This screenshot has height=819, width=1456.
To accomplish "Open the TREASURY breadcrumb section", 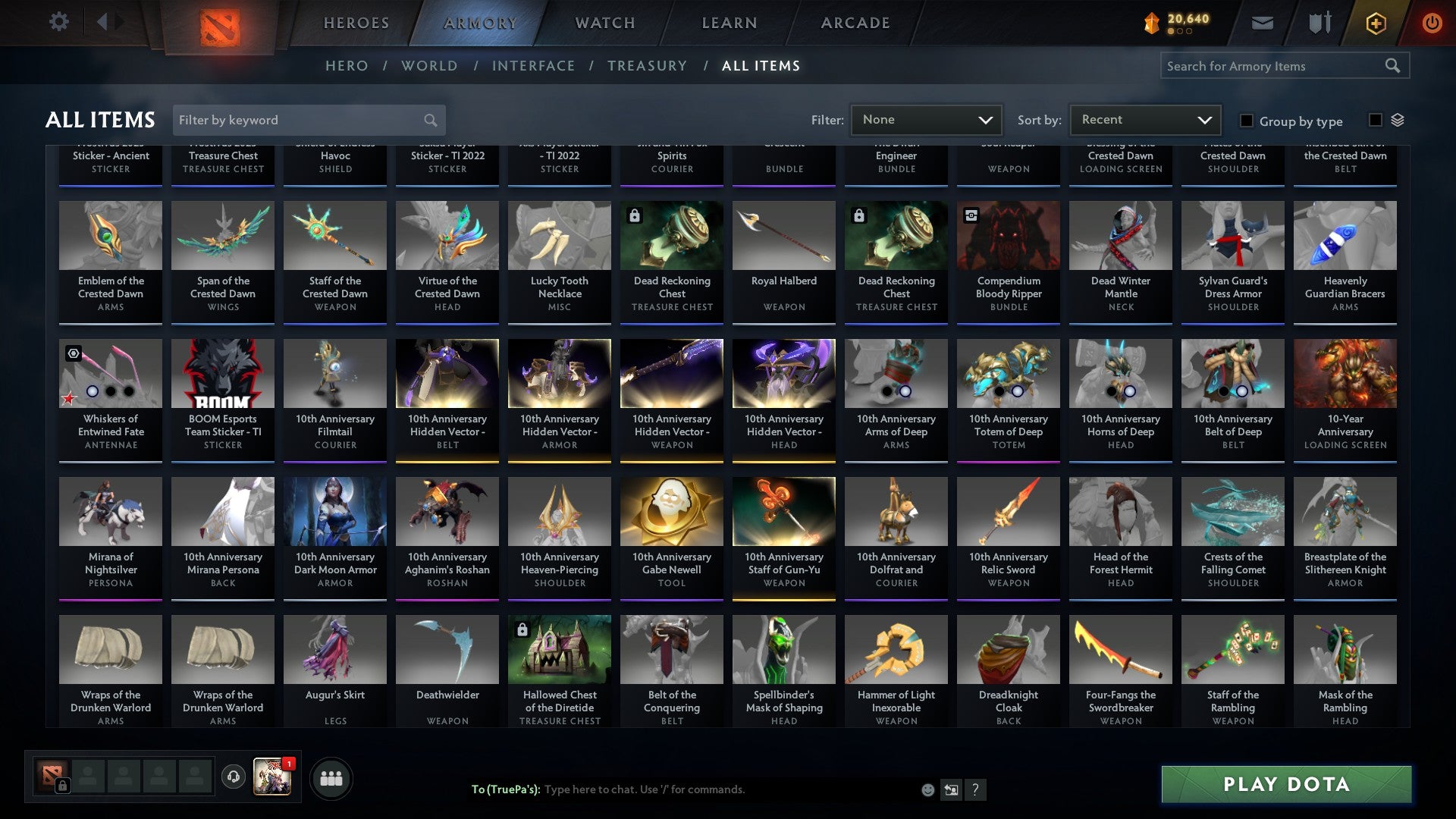I will click(x=647, y=66).
